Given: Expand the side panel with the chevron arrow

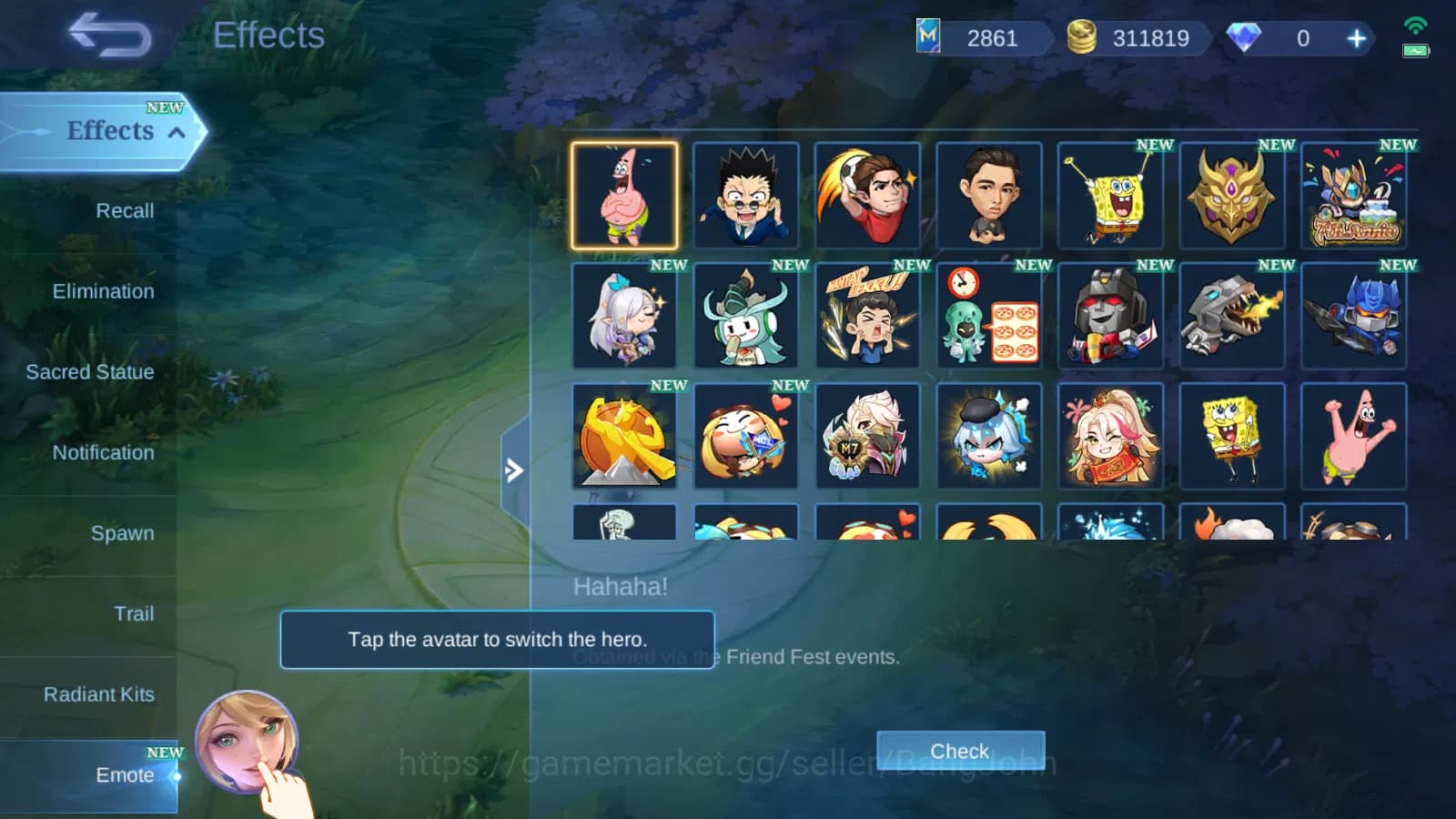Looking at the screenshot, I should click(x=515, y=470).
